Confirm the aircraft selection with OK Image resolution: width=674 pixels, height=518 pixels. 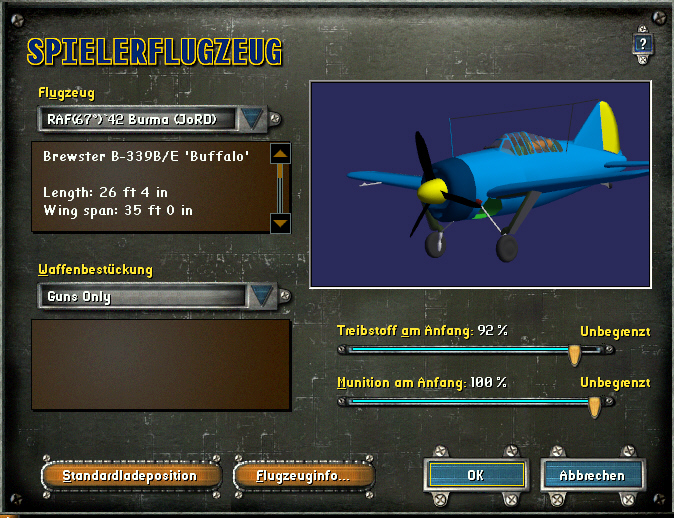(475, 475)
